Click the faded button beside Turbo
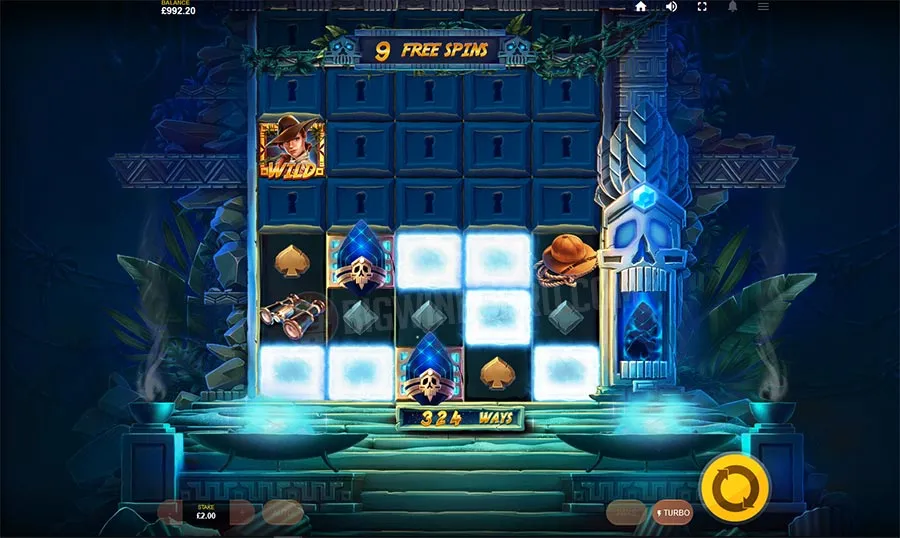This screenshot has height=538, width=900. tap(626, 512)
